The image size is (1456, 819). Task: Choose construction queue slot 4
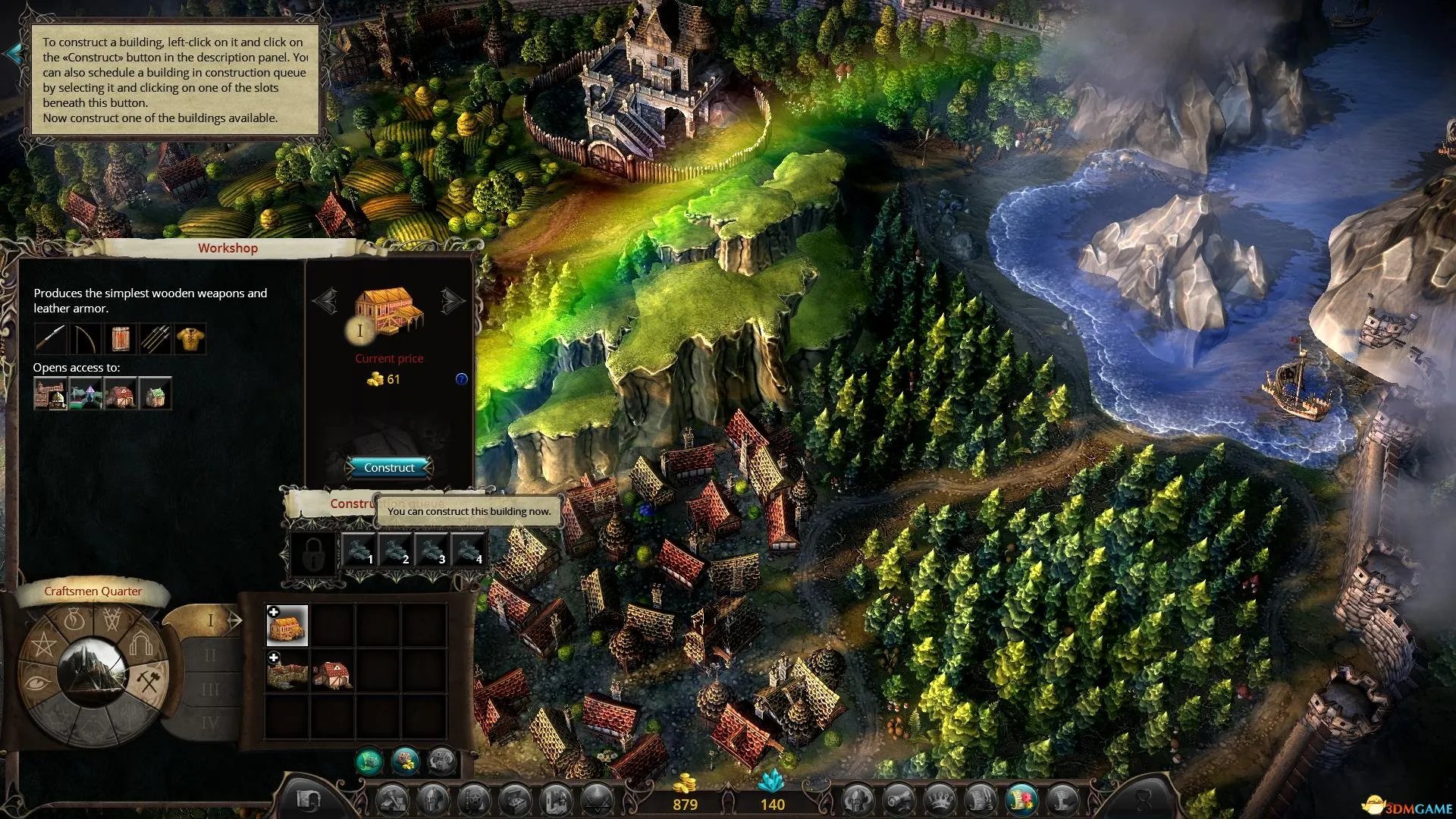468,550
